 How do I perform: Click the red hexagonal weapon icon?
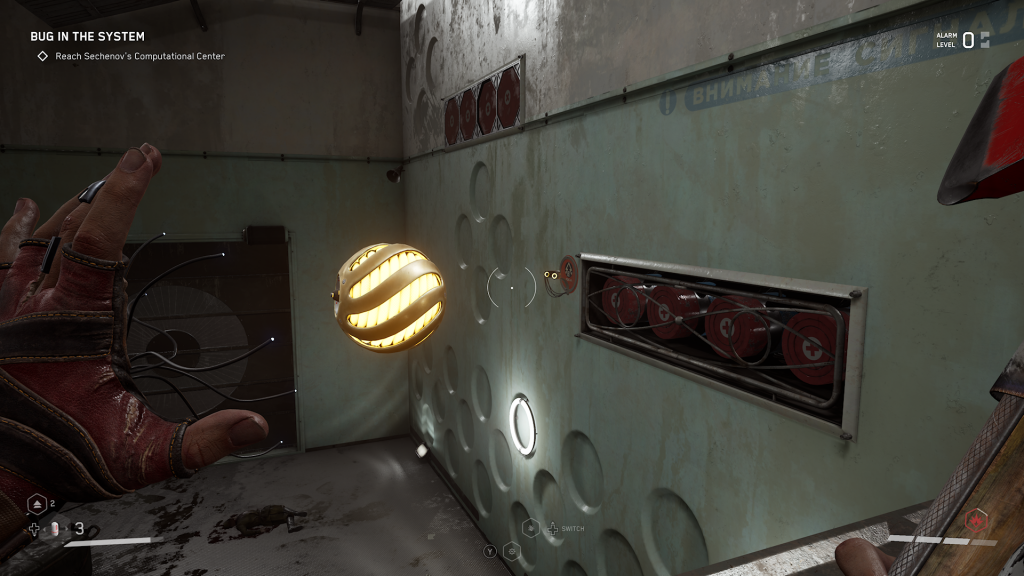(977, 521)
